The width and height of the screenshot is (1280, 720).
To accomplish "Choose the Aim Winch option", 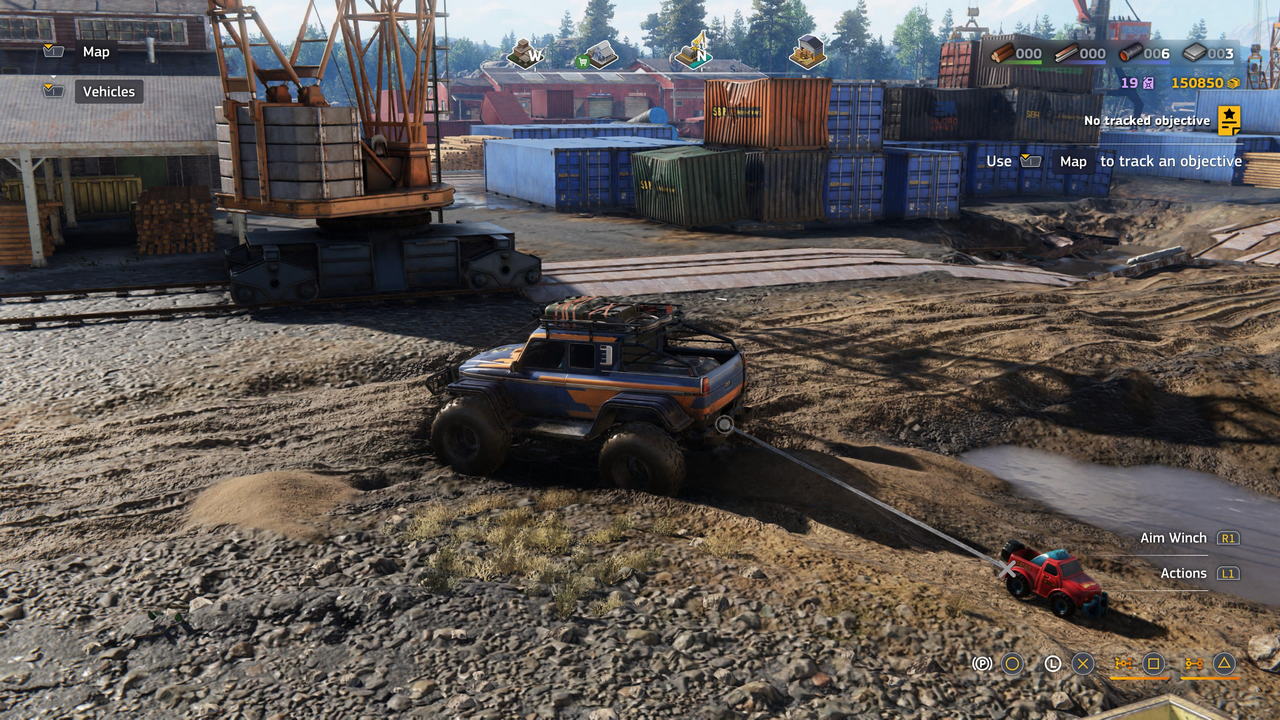I will pyautogui.click(x=1173, y=538).
